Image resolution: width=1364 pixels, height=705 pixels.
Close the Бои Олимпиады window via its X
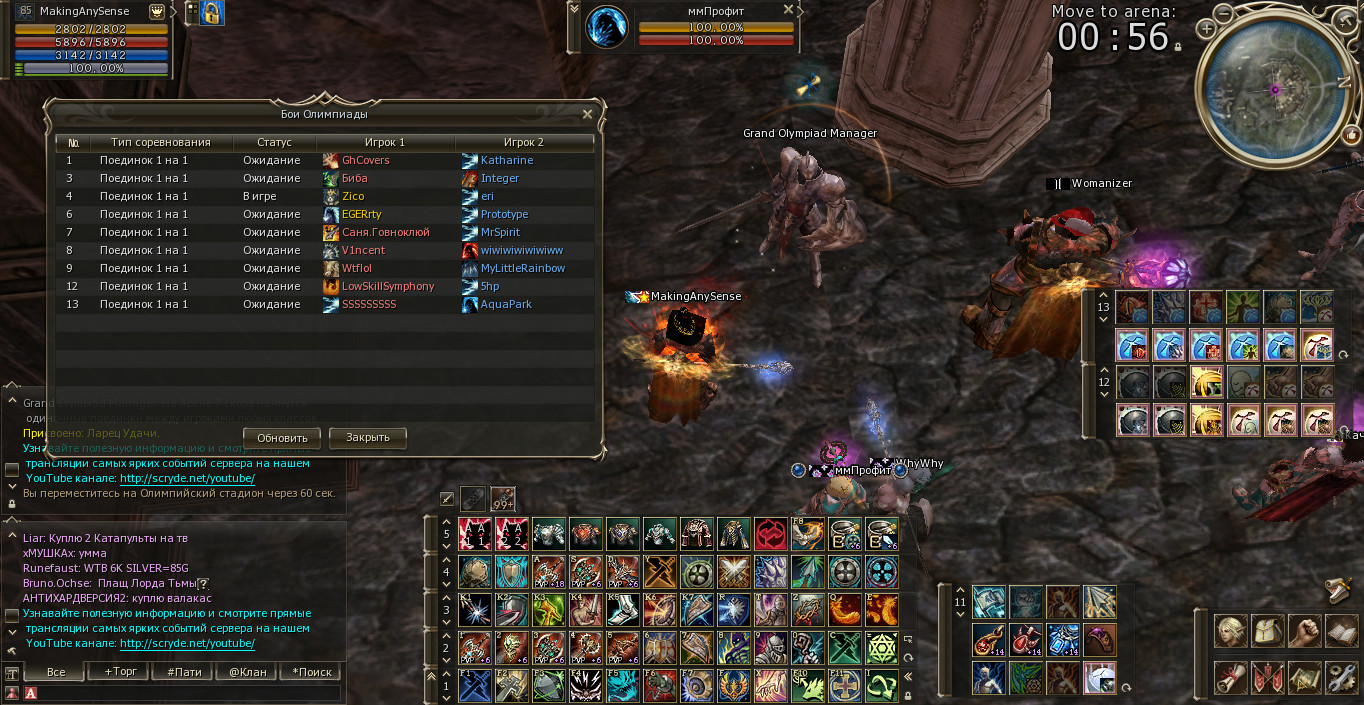(x=588, y=114)
